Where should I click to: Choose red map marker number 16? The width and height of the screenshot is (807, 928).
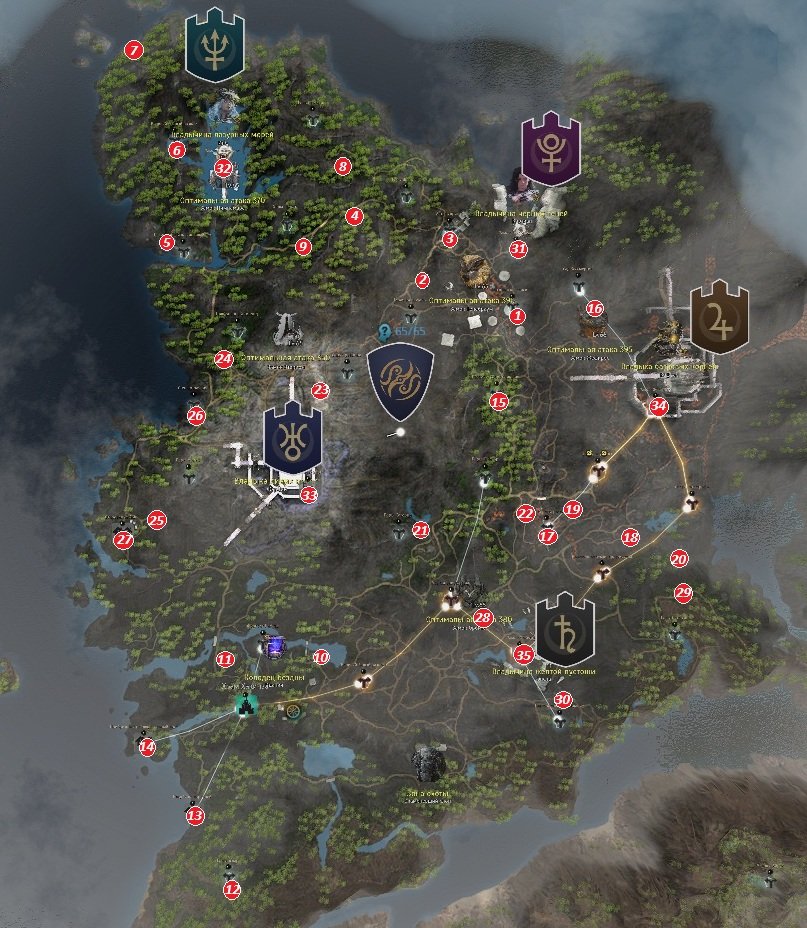[595, 309]
